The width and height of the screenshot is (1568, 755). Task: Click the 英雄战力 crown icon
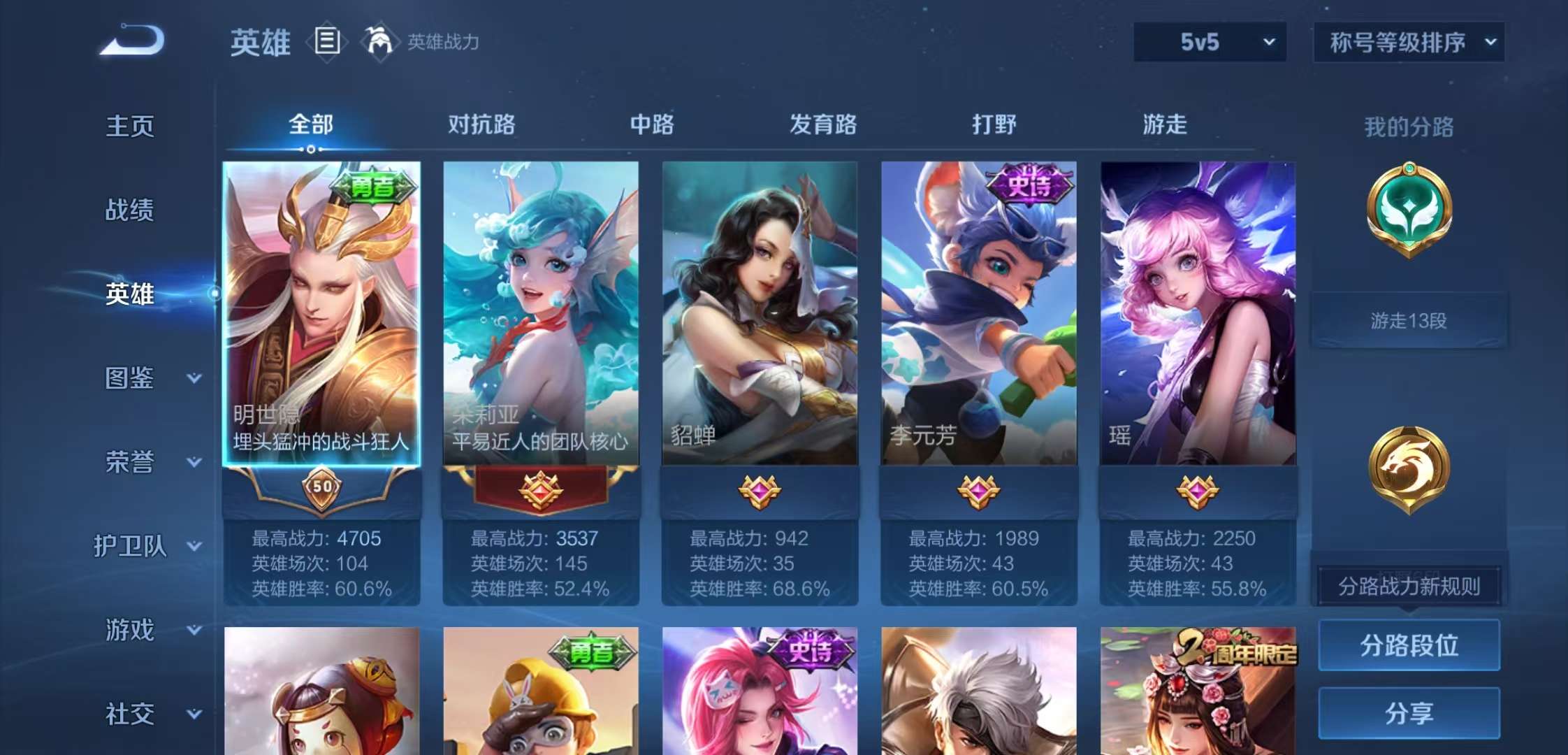point(377,42)
